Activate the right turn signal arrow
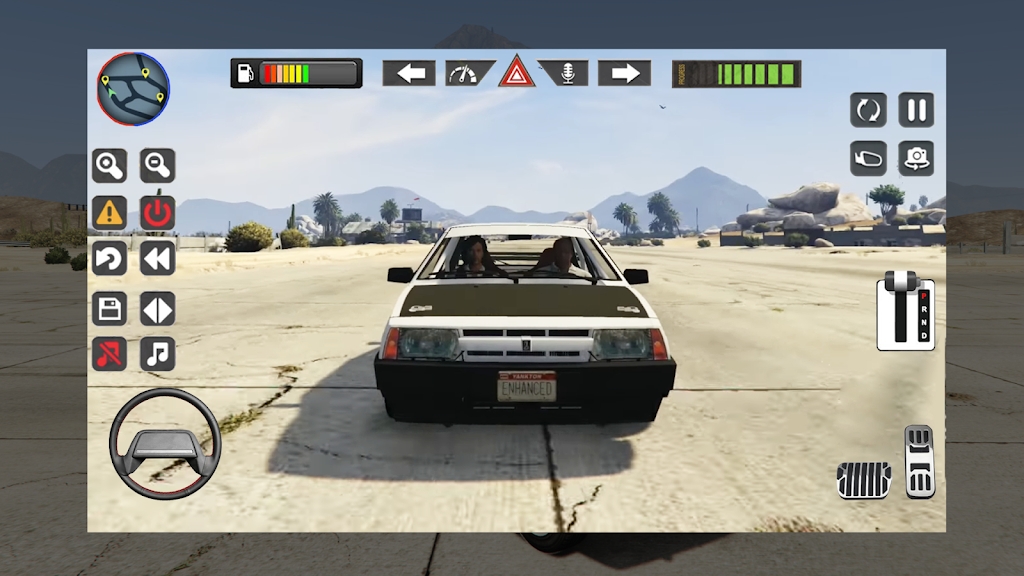This screenshot has height=576, width=1024. [624, 73]
